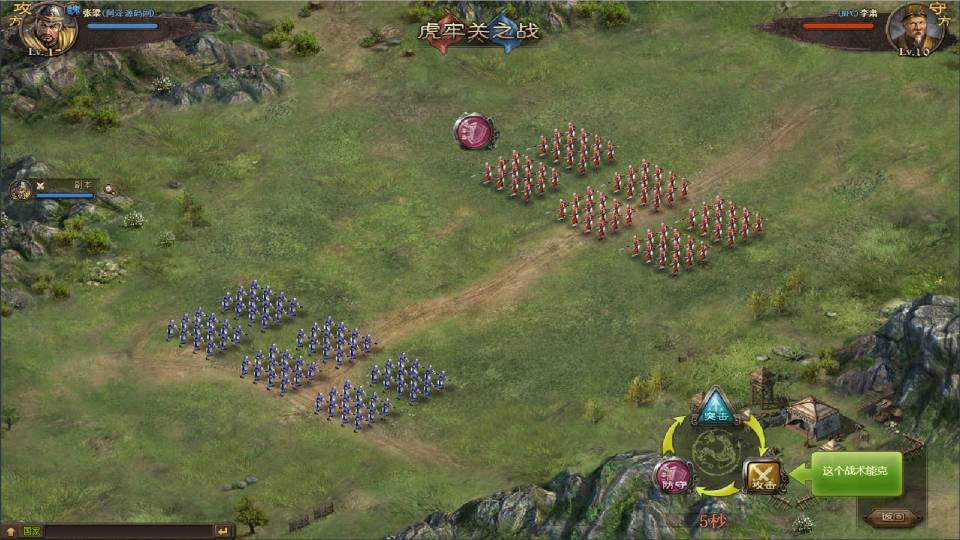Image resolution: width=960 pixels, height=540 pixels.
Task: Pick the 防守 (defend) tactic button
Action: coord(671,476)
